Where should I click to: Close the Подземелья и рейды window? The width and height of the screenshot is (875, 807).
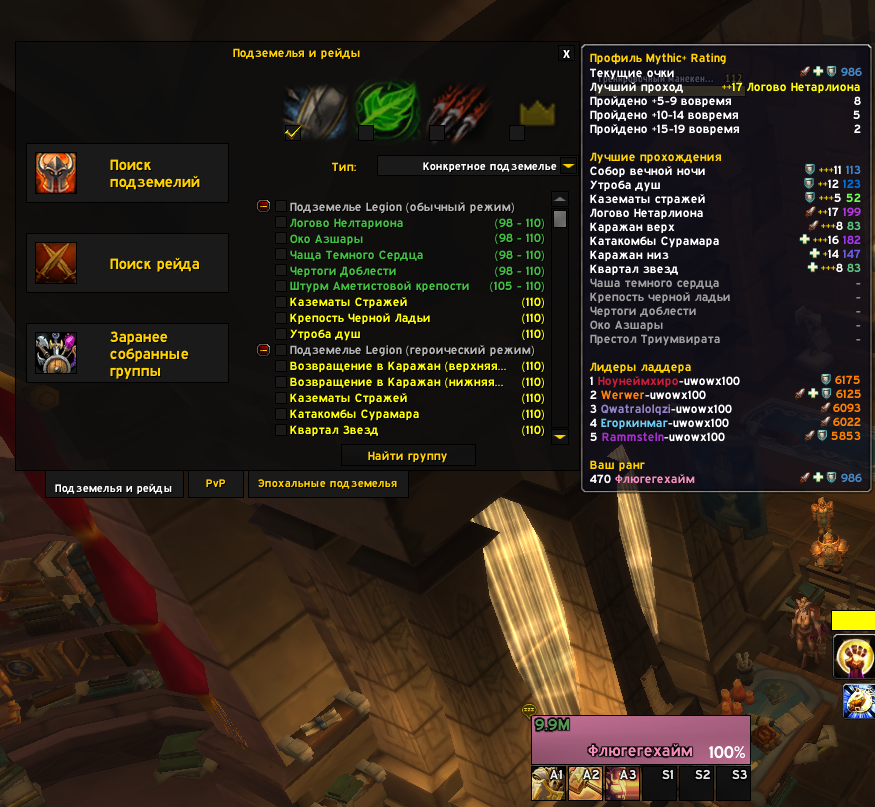click(x=566, y=54)
